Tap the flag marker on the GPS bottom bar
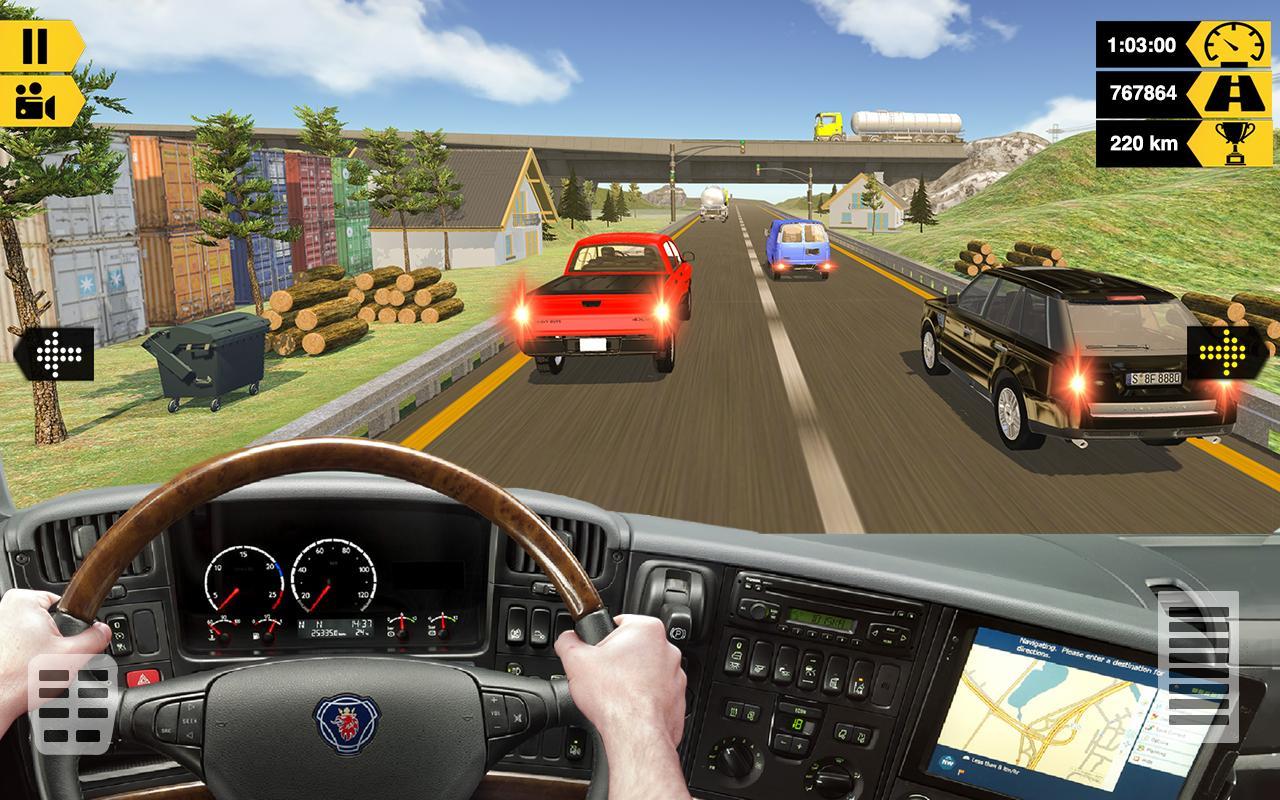This screenshot has height=800, width=1280. point(961,772)
